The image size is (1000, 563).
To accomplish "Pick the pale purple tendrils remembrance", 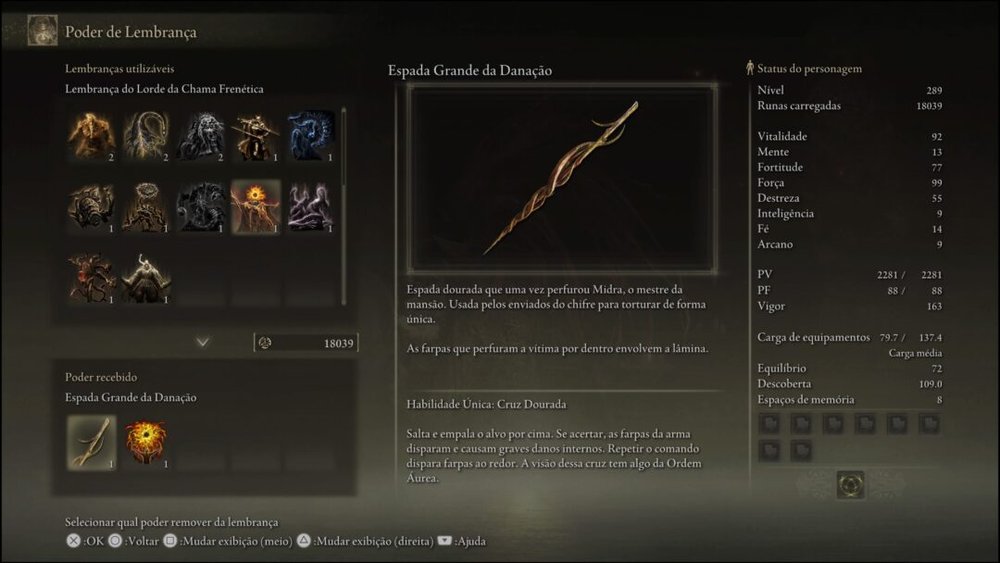I will pos(310,206).
